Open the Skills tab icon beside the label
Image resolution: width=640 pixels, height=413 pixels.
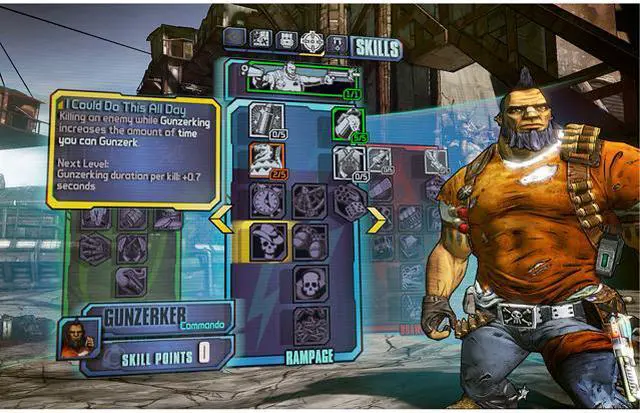point(338,45)
